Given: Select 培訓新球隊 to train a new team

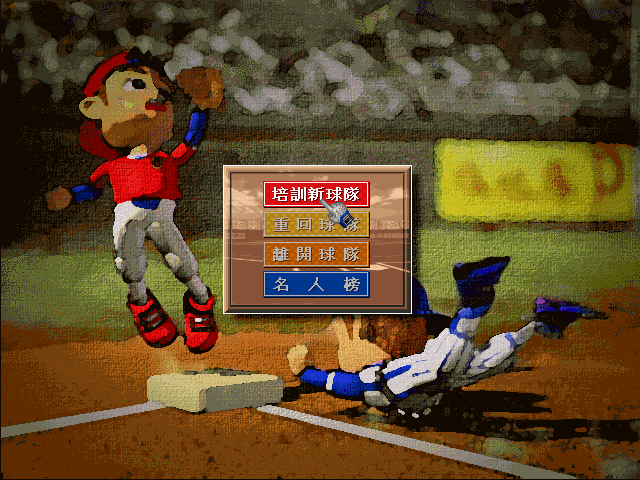Looking at the screenshot, I should (x=316, y=193).
